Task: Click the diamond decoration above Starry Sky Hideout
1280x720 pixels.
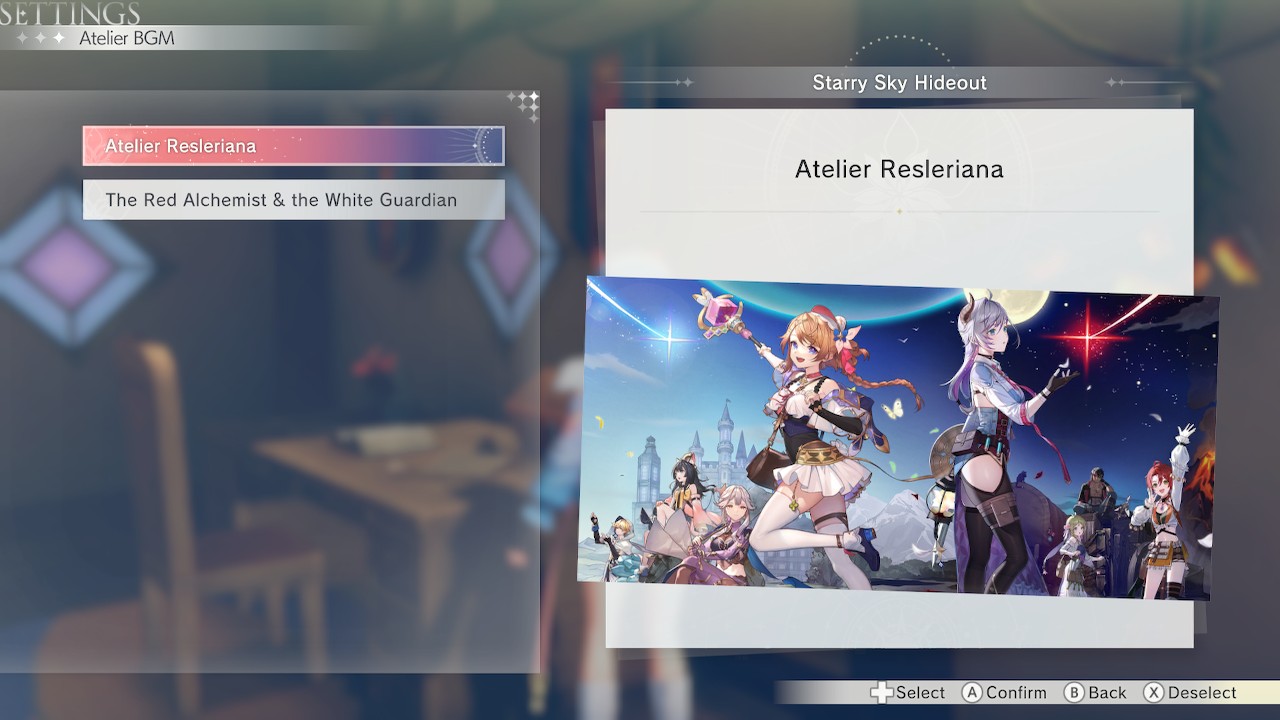Action: [x=900, y=42]
